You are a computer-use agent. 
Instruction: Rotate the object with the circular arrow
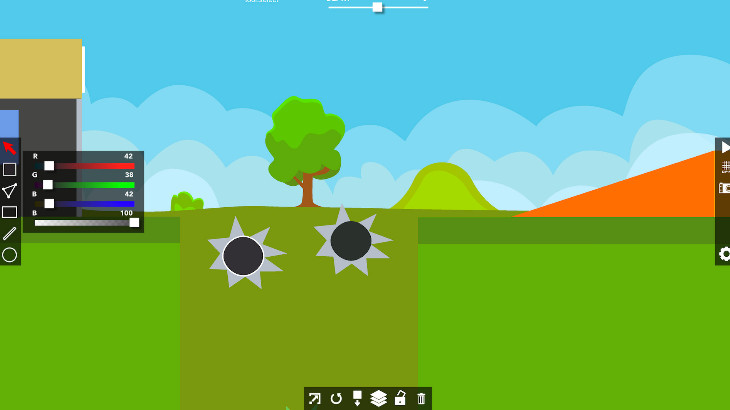pos(336,398)
